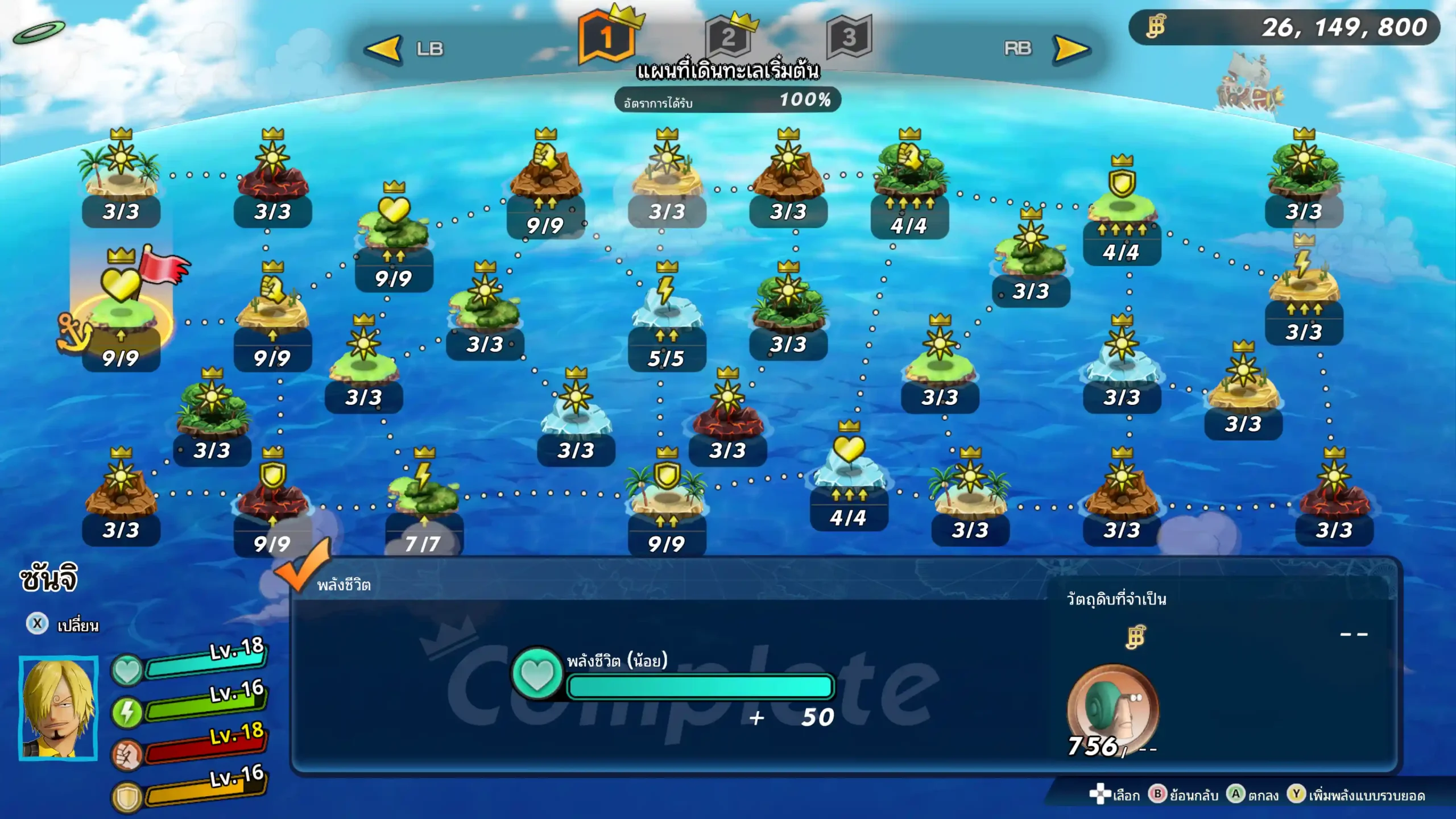Go to next map with yellow right arrow
This screenshot has height=819, width=1456.
(1071, 49)
